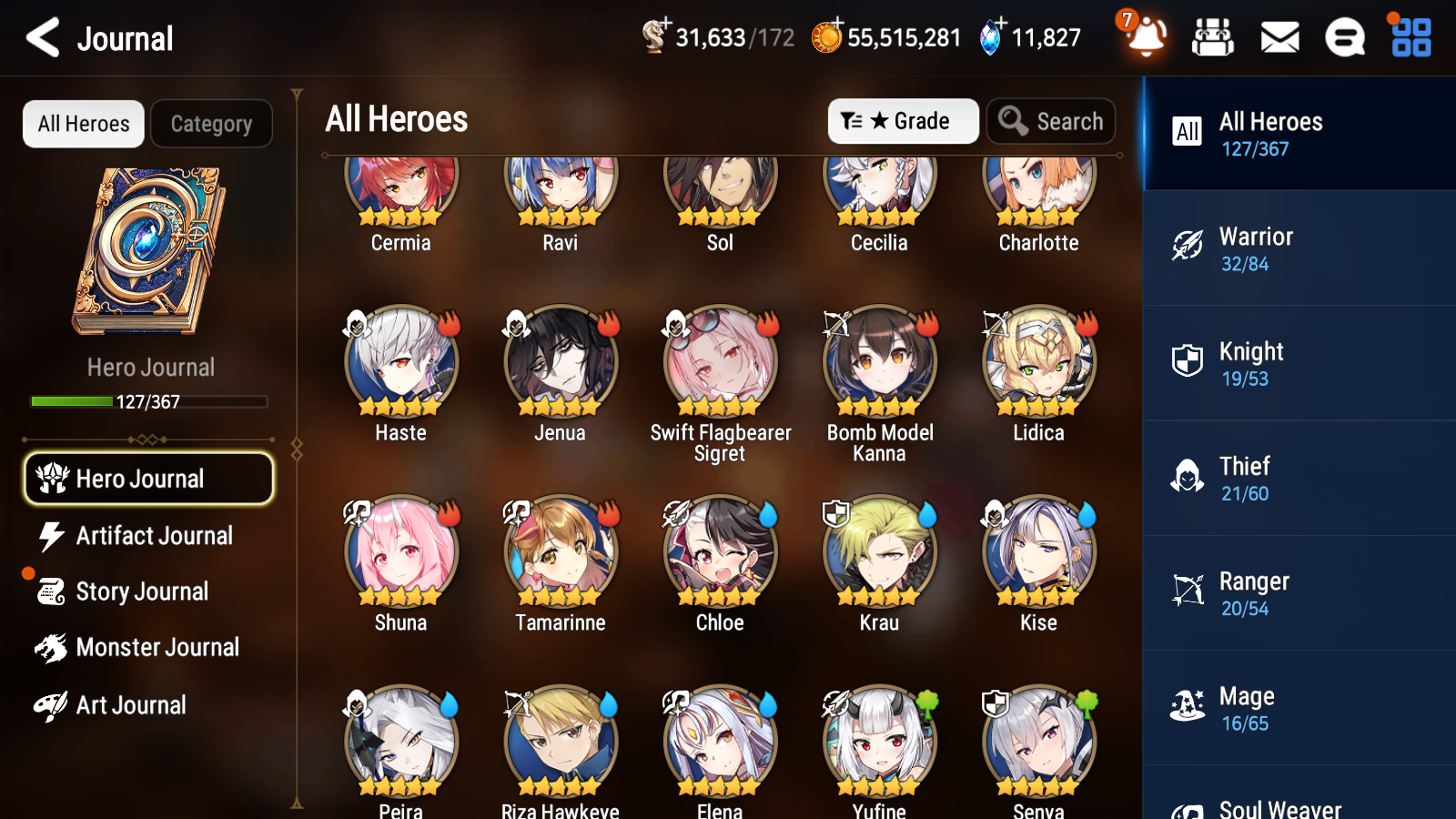Switch to the Category view toggle
The width and height of the screenshot is (1456, 819).
tap(212, 124)
